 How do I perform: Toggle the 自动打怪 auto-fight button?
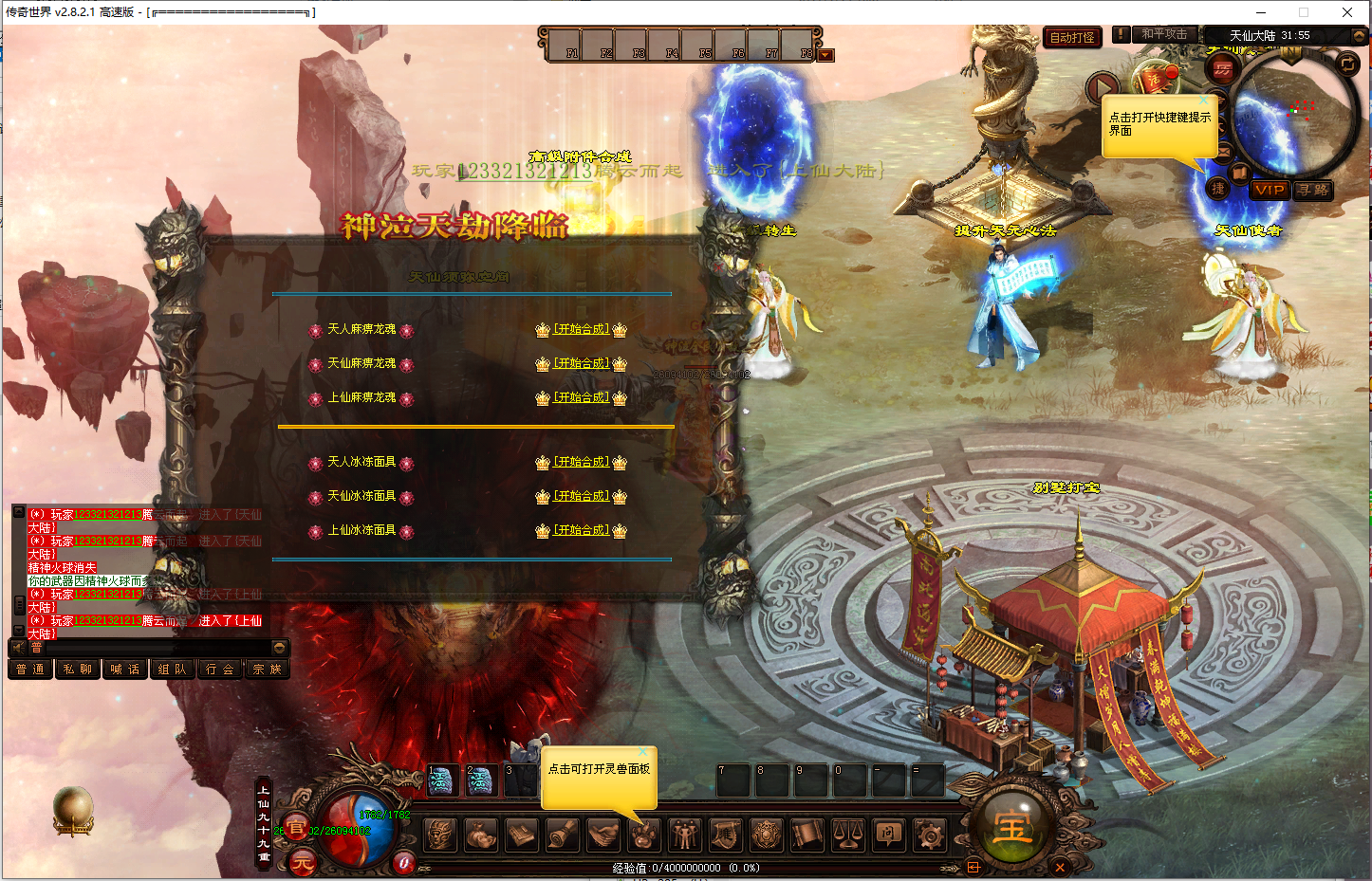pos(1072,38)
